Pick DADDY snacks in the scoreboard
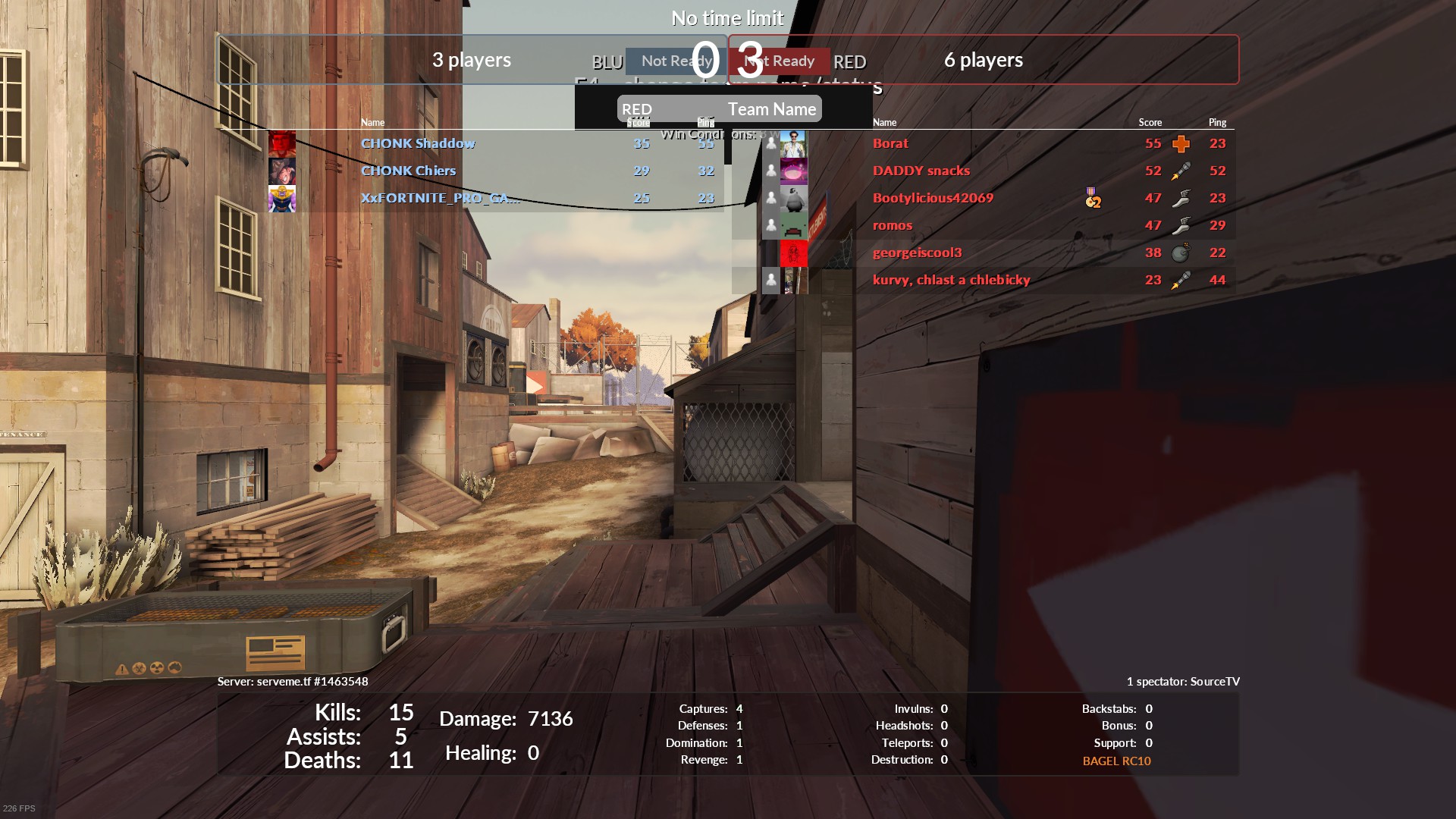1456x819 pixels. [x=921, y=171]
